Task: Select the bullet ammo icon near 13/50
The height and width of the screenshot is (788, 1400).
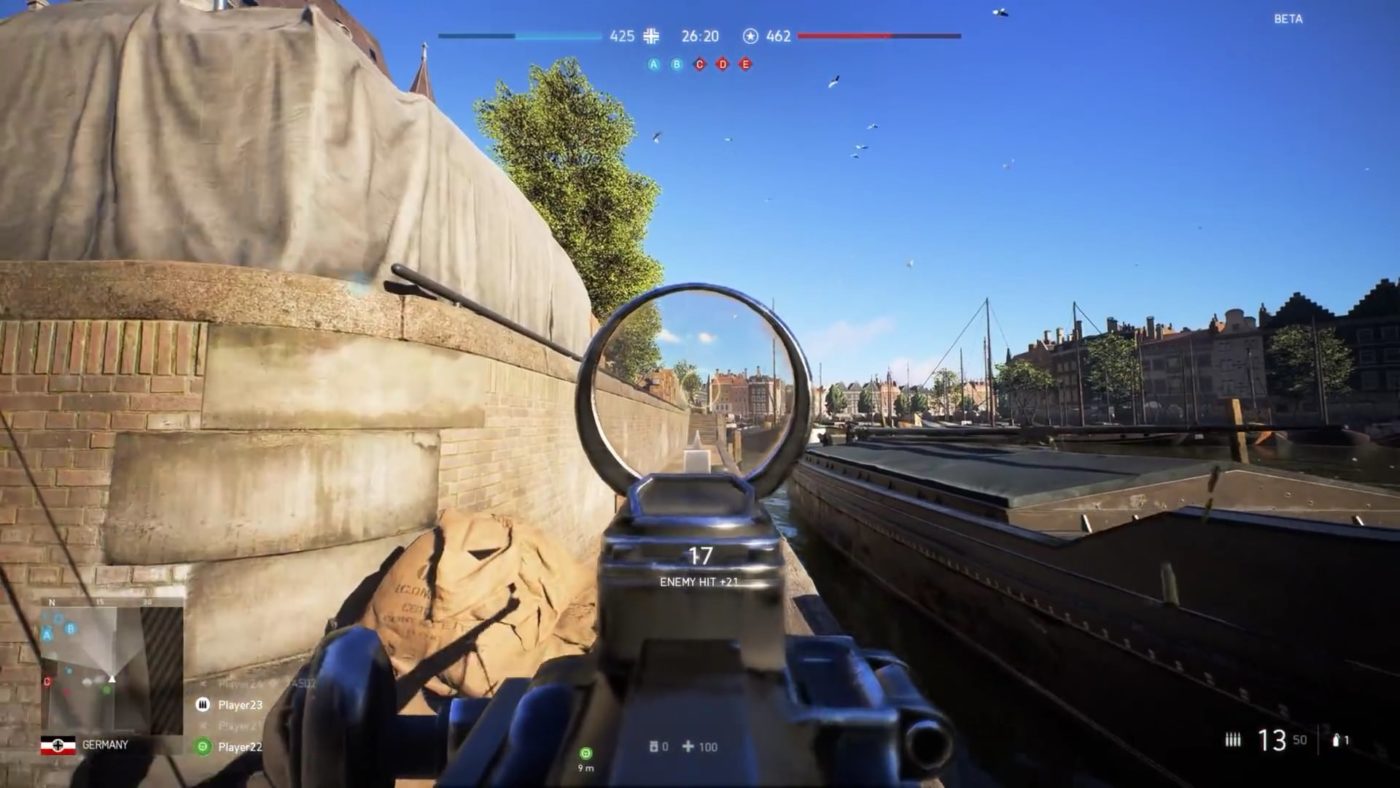Action: pos(1232,738)
